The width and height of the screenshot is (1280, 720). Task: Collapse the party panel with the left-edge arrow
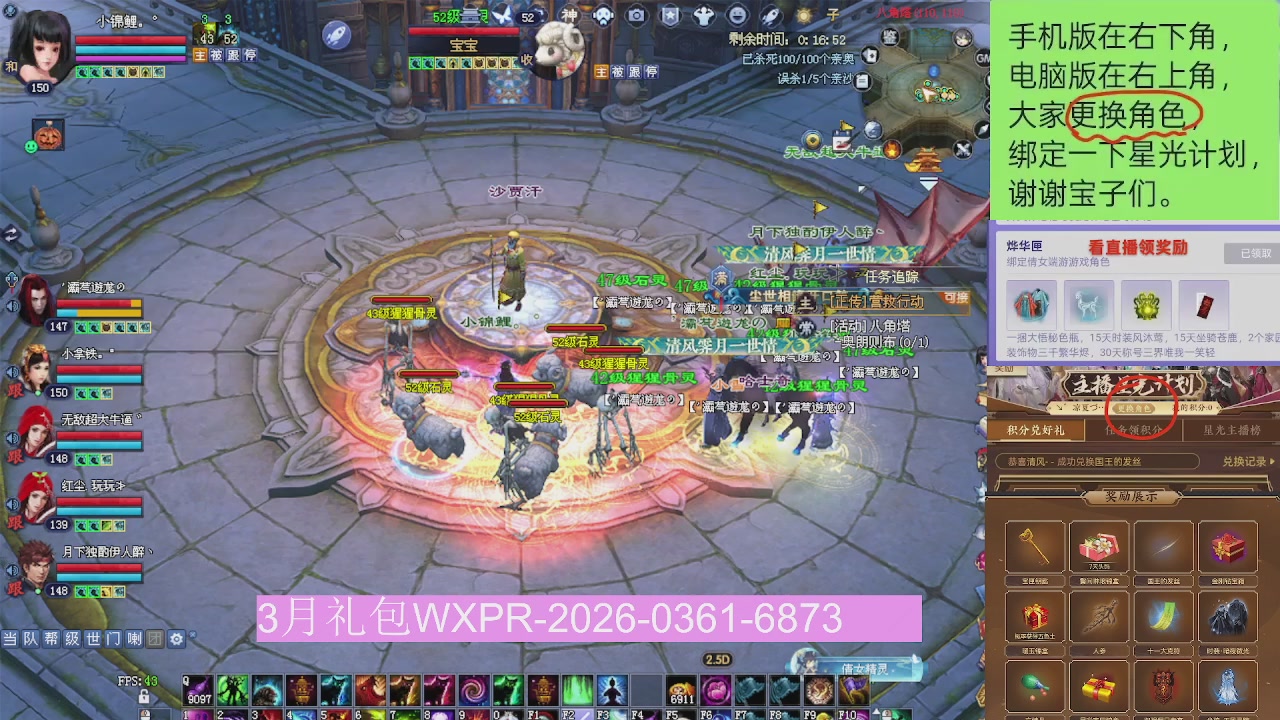[10, 234]
